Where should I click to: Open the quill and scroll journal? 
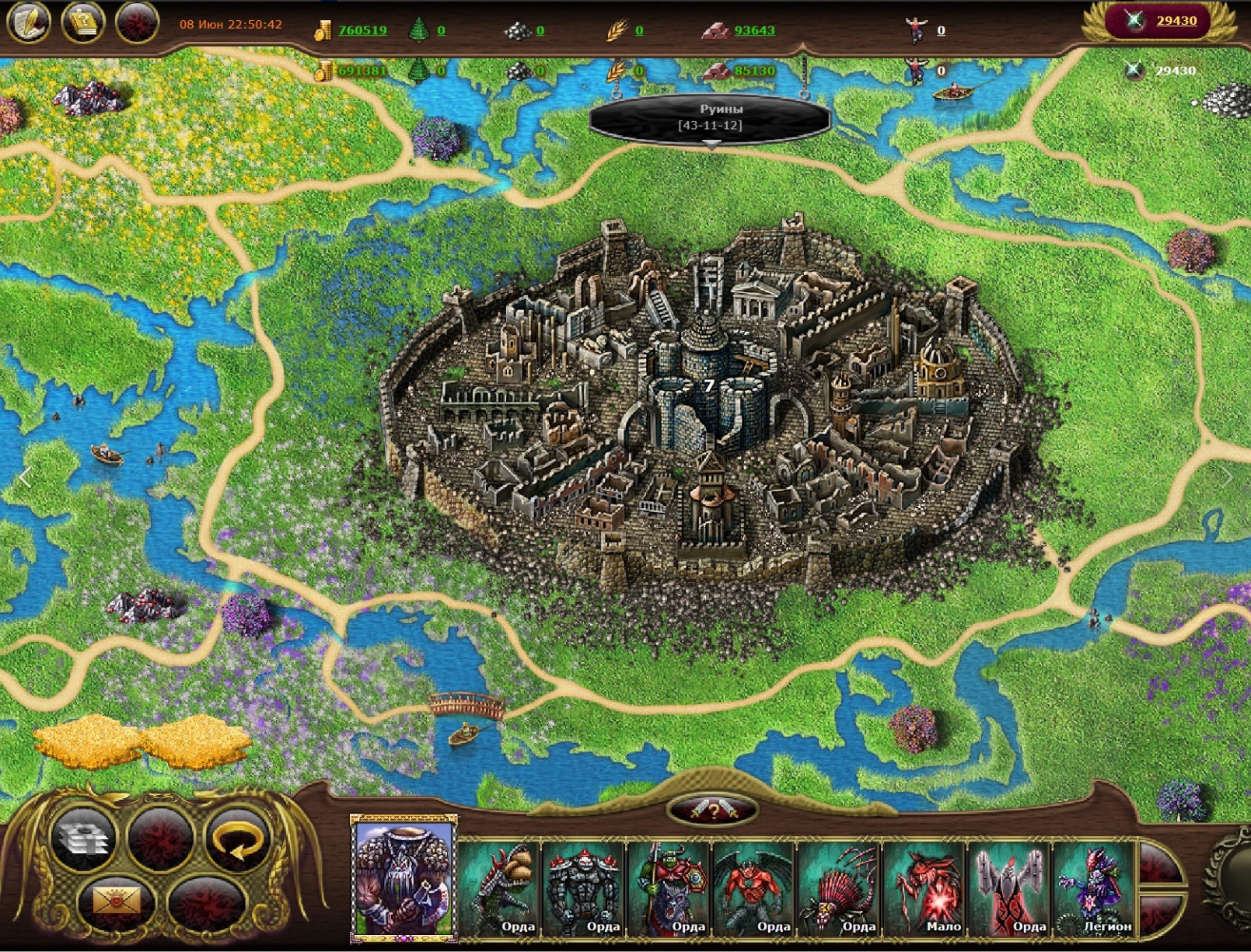click(29, 23)
